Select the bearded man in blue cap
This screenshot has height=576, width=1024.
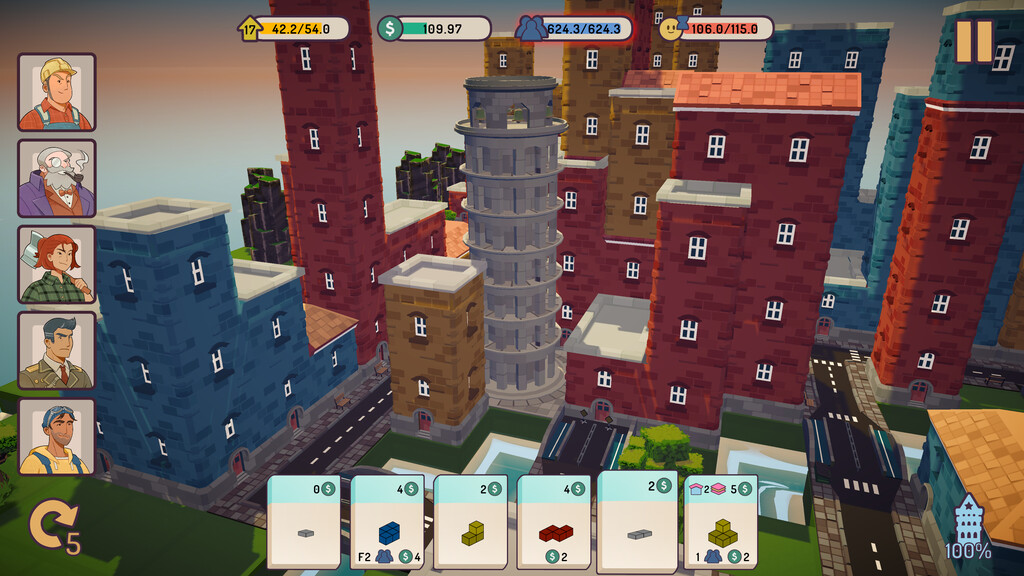pos(57,436)
